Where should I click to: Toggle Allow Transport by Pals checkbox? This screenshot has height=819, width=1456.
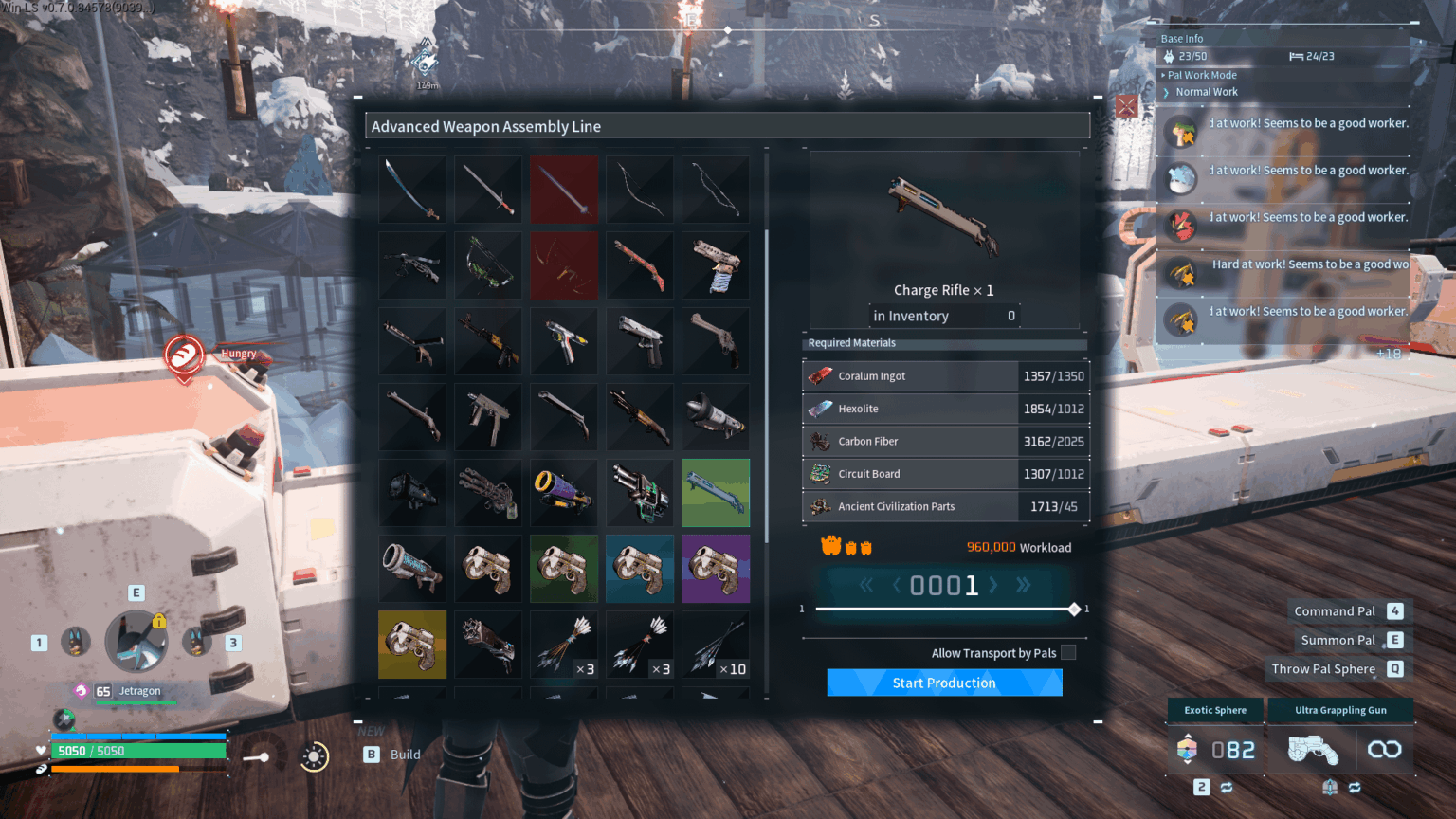pos(1068,652)
